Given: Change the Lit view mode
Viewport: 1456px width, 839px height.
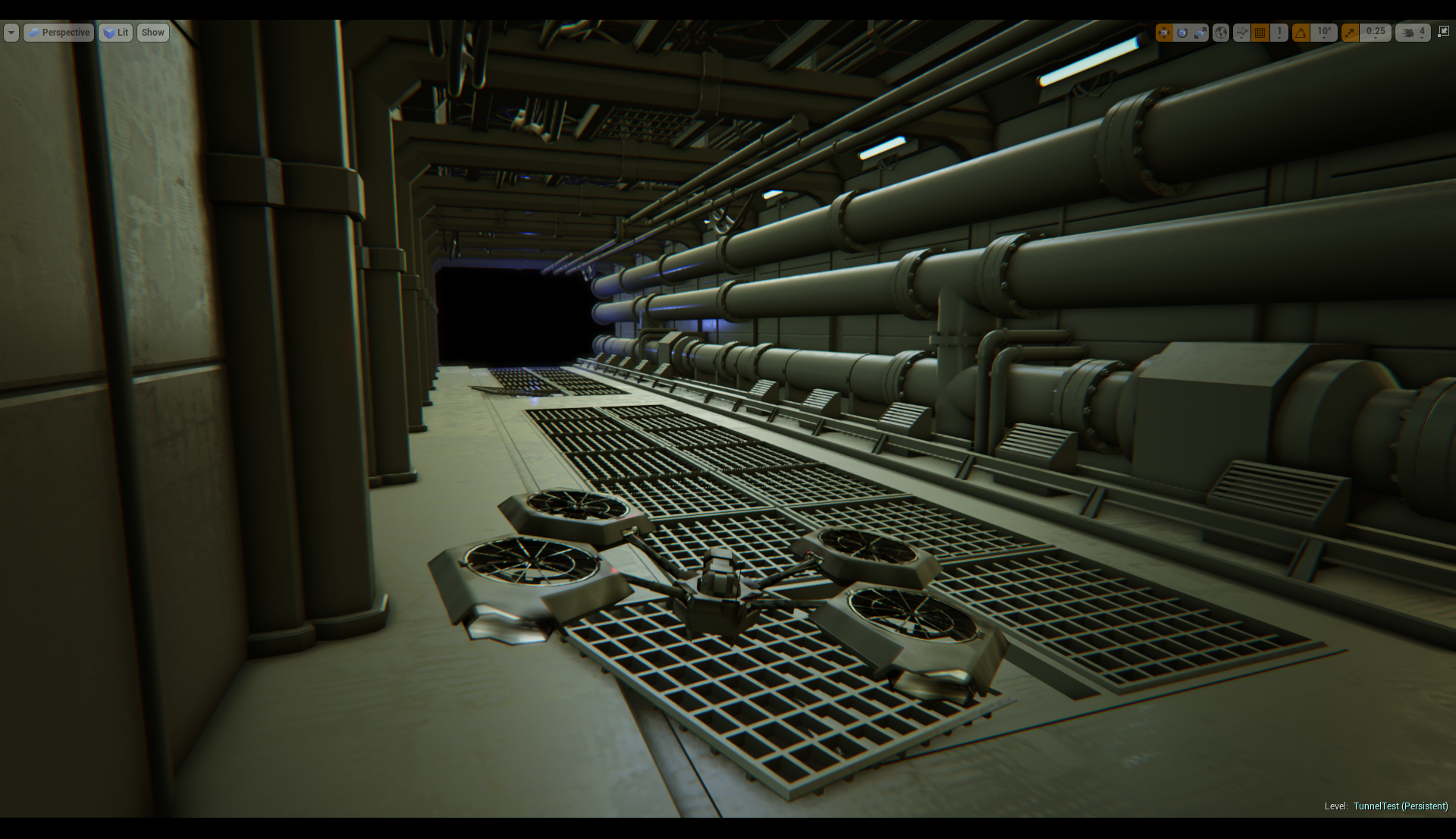Looking at the screenshot, I should pos(116,33).
